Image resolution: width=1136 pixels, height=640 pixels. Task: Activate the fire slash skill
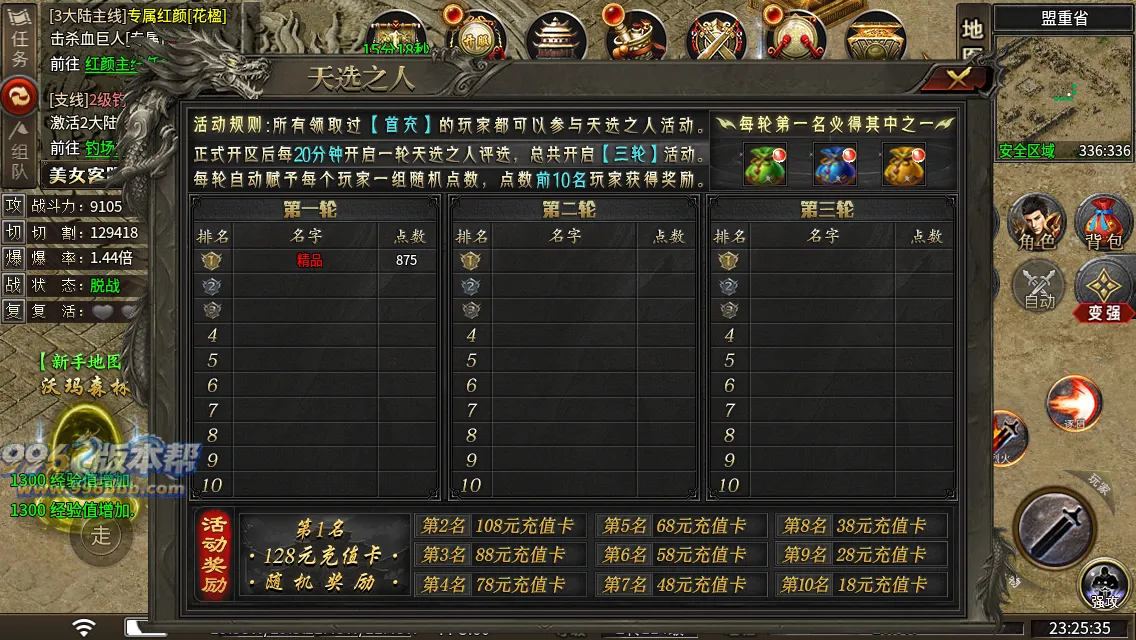1074,403
